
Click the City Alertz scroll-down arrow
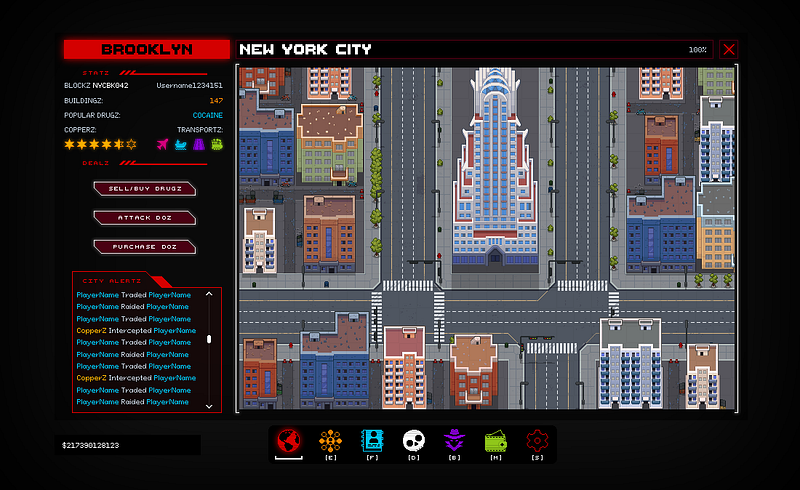pos(209,406)
